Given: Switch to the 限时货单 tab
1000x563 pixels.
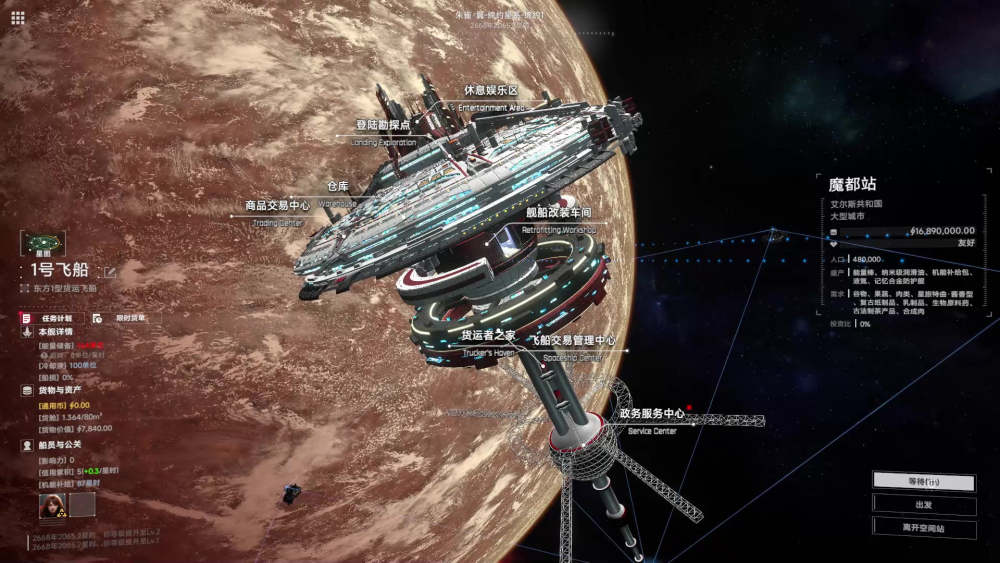Looking at the screenshot, I should tap(124, 318).
